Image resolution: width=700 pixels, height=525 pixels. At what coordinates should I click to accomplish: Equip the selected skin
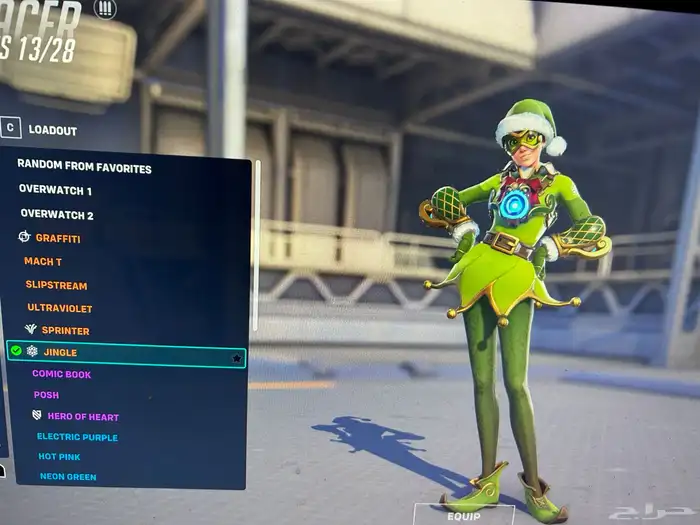(x=464, y=516)
